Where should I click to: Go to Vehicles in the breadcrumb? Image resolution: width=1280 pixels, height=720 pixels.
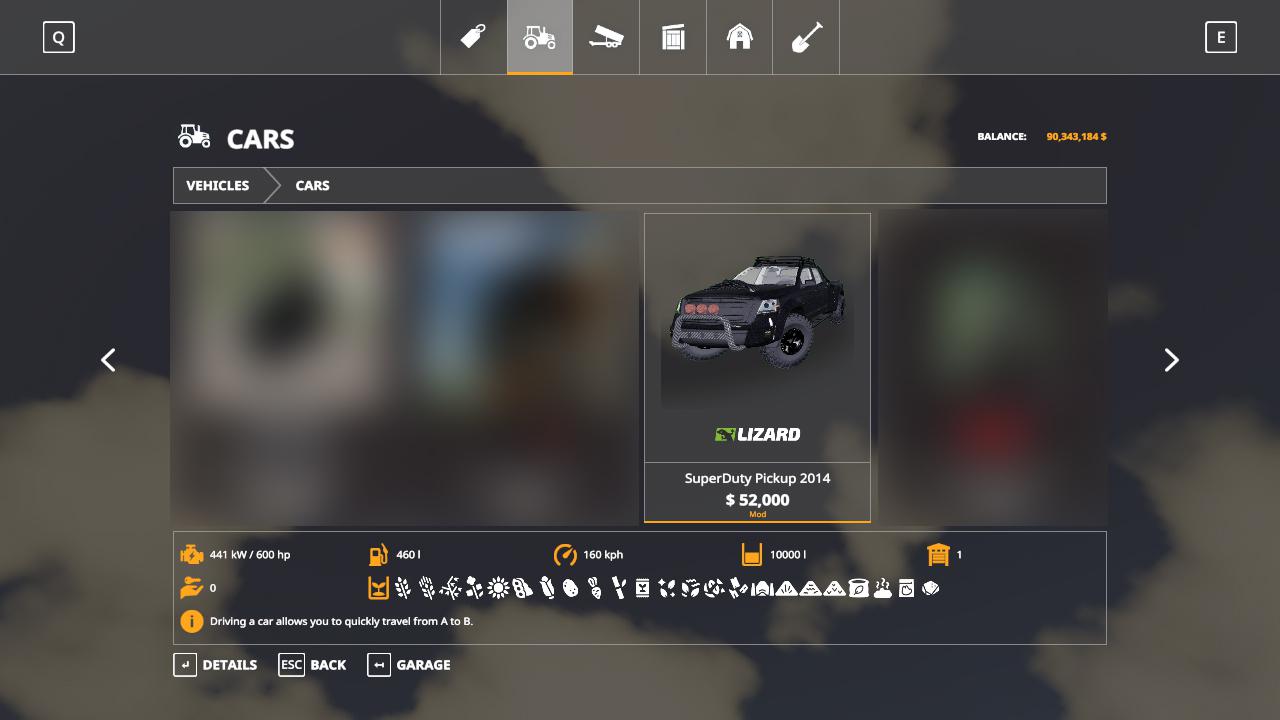point(218,186)
